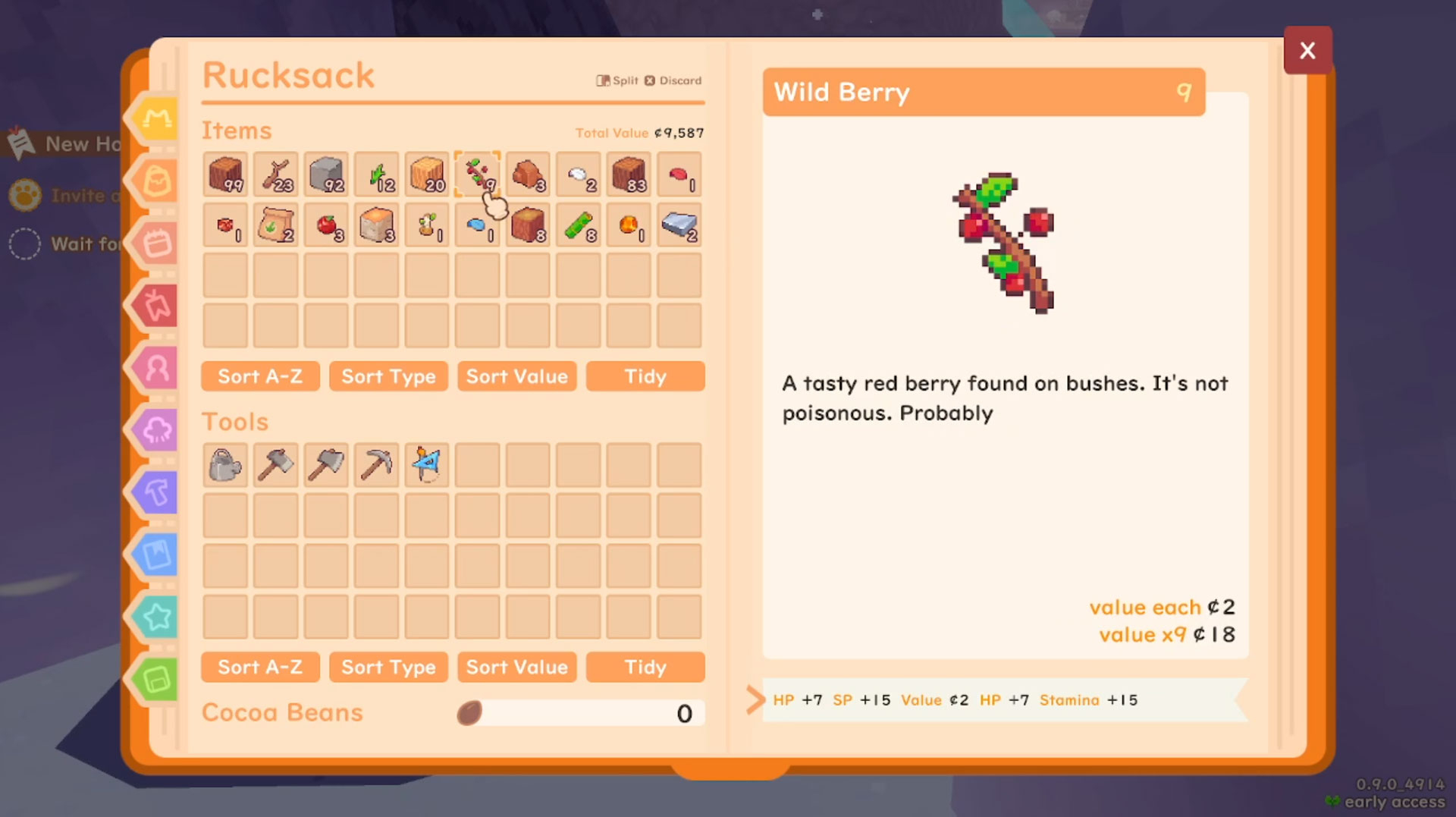Select the green bamboo stalk slot
1456x817 pixels.
click(578, 225)
